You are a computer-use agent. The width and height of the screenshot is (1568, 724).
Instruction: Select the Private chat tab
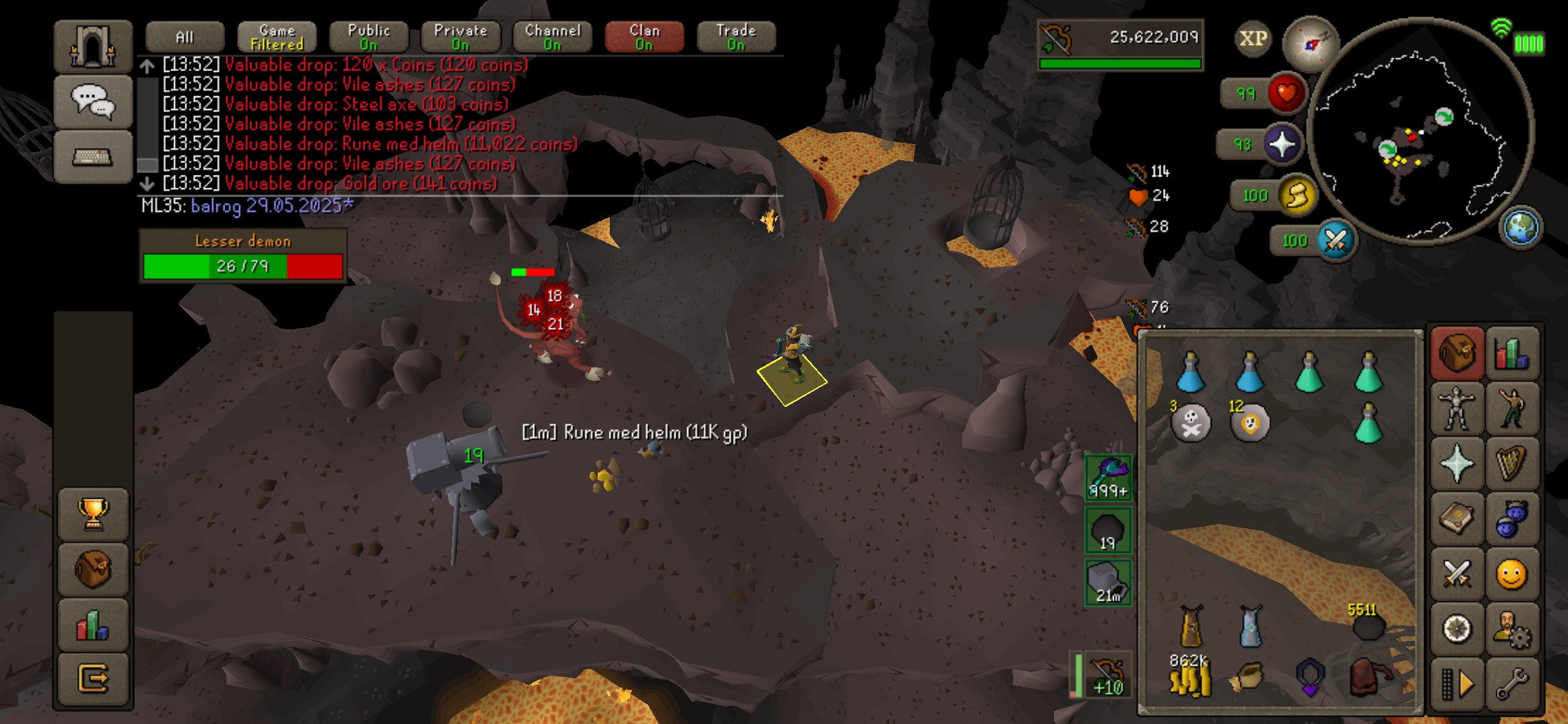460,38
